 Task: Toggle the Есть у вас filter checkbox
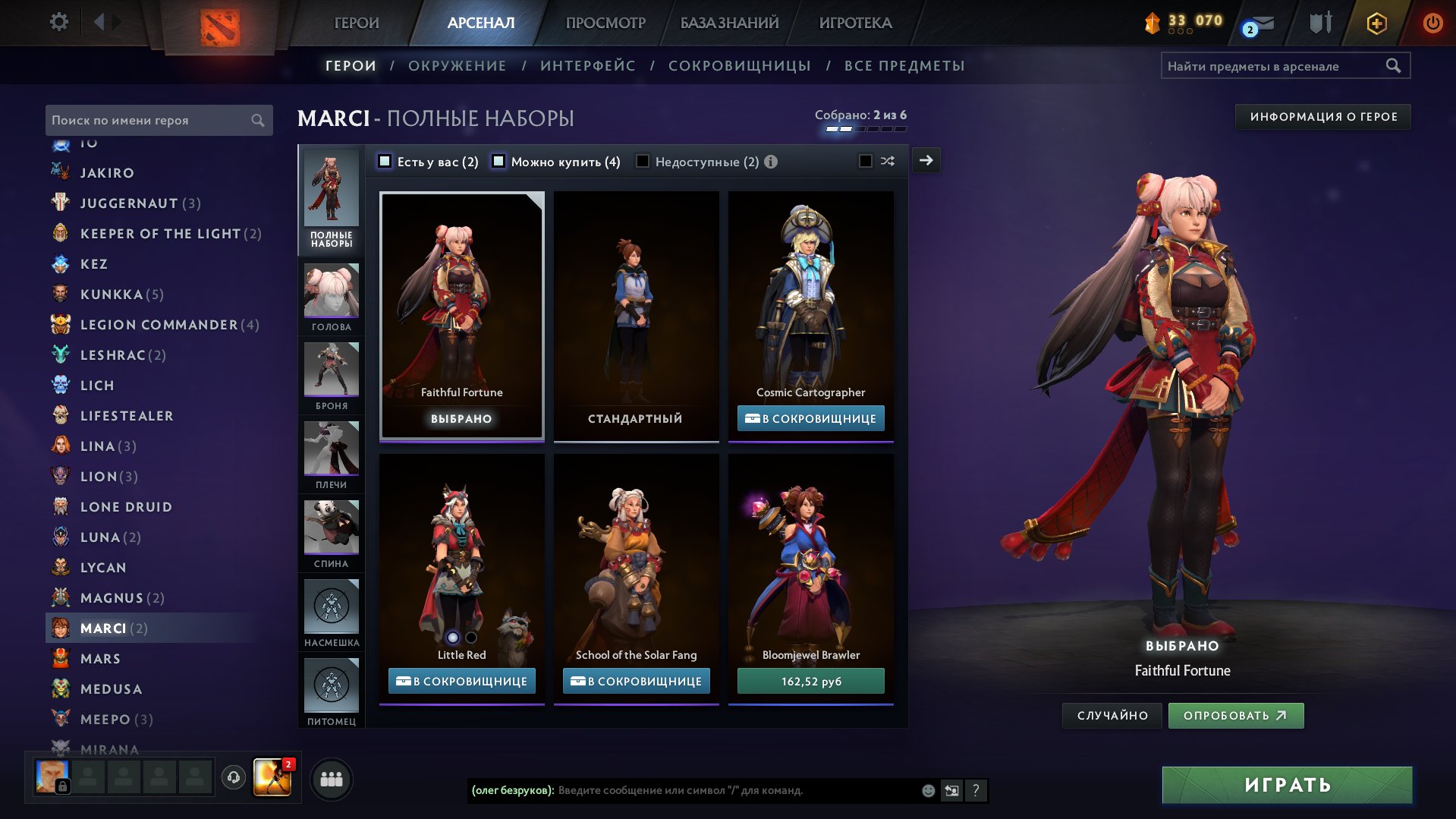coord(385,161)
